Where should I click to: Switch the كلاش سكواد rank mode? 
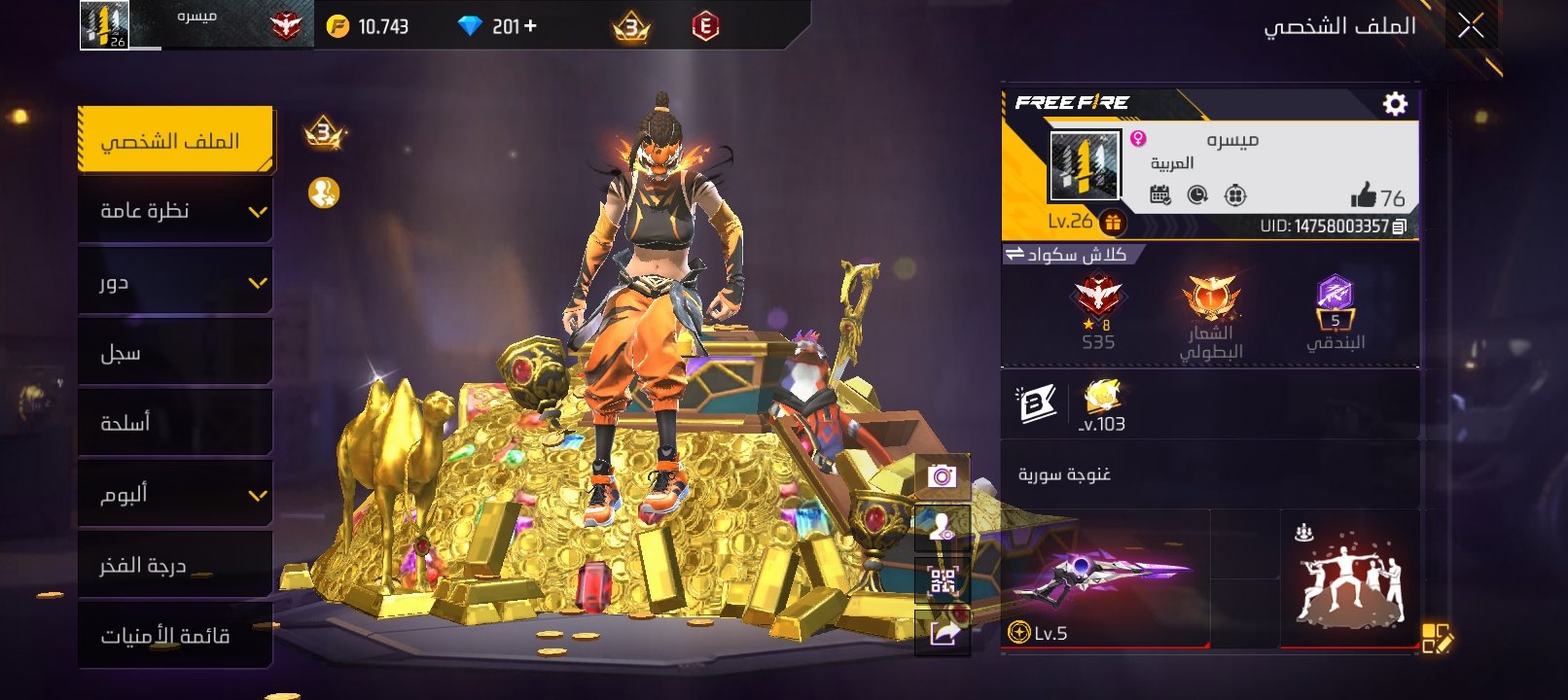[x=1015, y=255]
